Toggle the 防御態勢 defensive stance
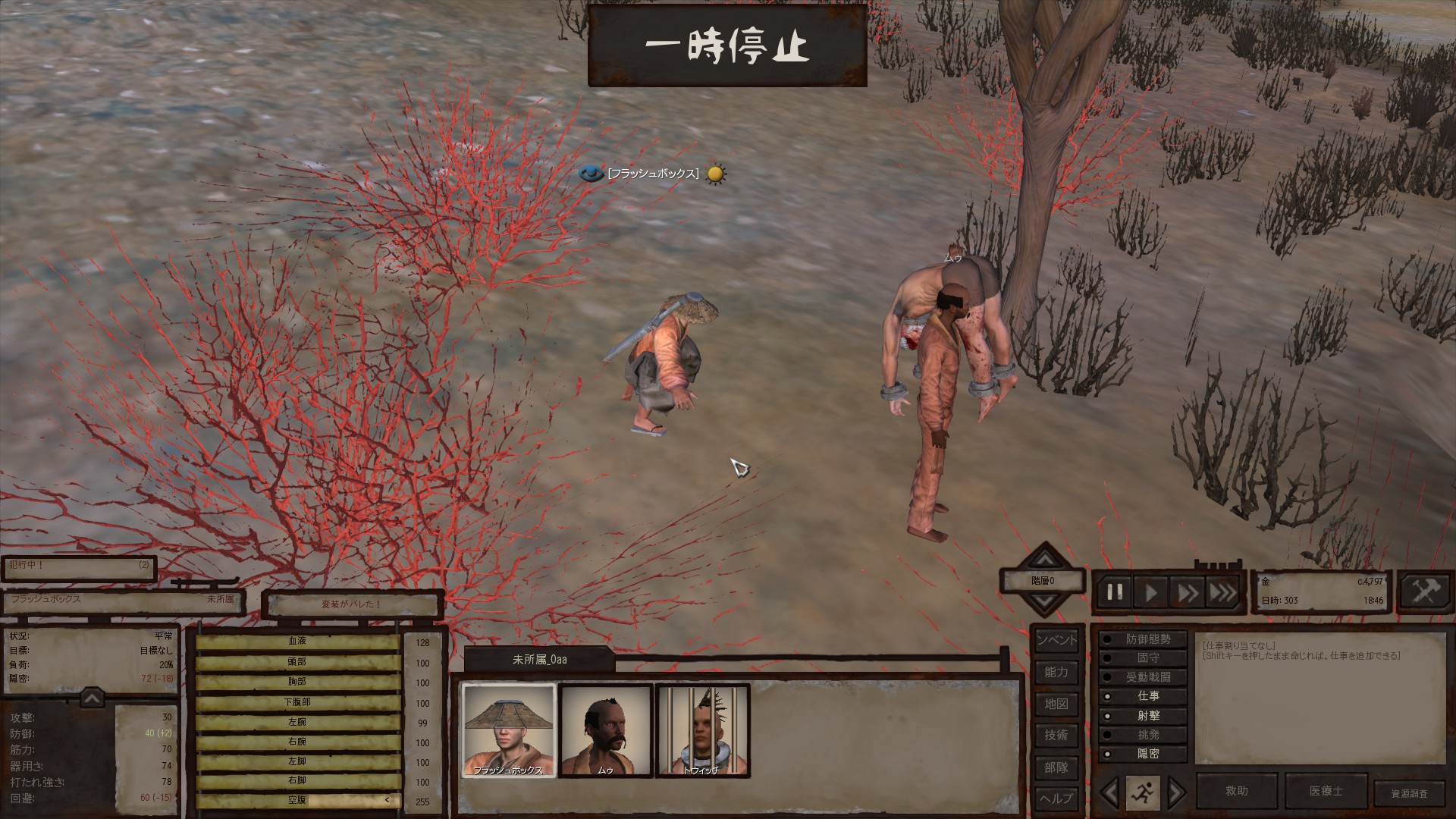The image size is (1456, 819). (1144, 639)
